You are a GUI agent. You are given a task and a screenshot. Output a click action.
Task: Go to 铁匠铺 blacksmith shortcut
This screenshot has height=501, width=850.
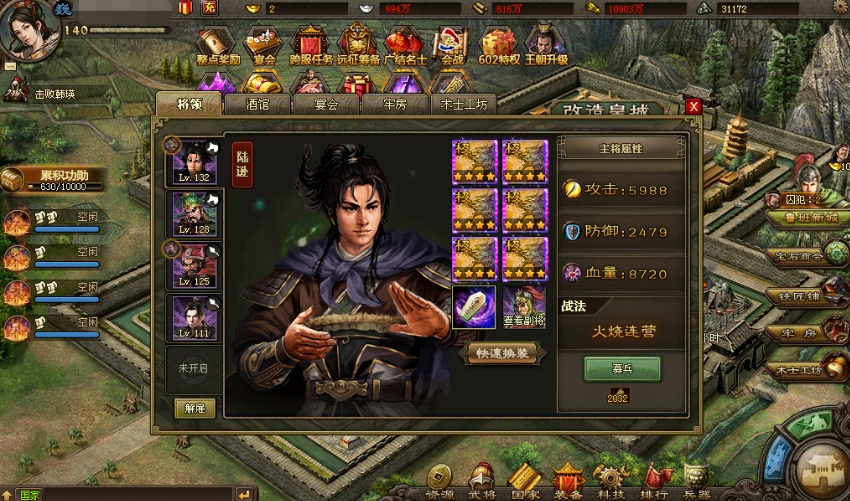click(x=801, y=296)
